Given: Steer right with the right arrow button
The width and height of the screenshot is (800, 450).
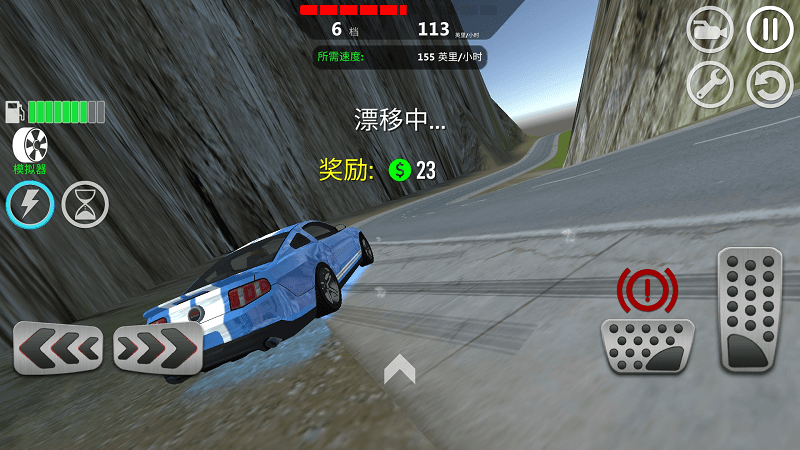Looking at the screenshot, I should [157, 348].
